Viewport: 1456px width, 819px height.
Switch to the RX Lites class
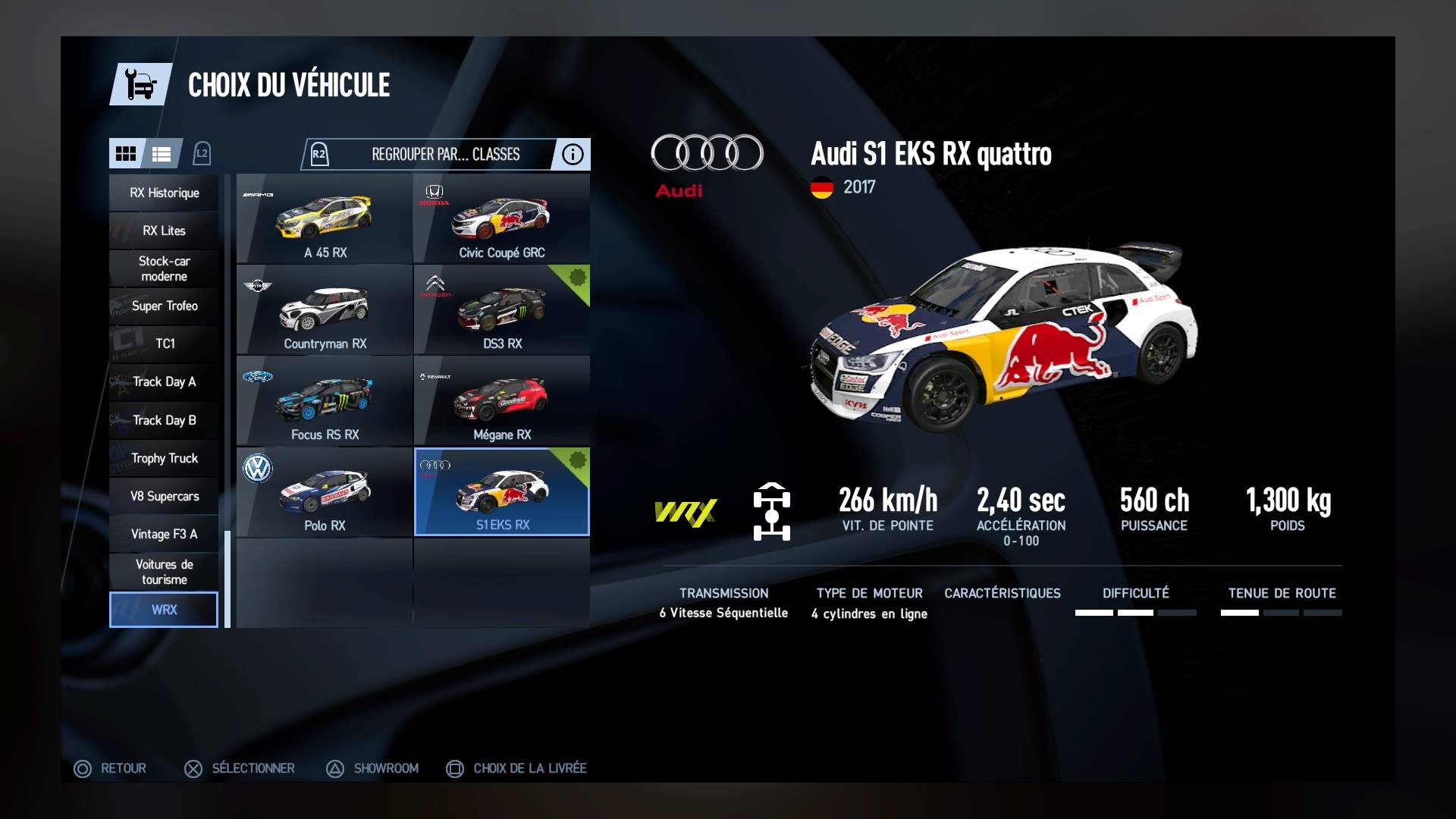click(x=164, y=231)
